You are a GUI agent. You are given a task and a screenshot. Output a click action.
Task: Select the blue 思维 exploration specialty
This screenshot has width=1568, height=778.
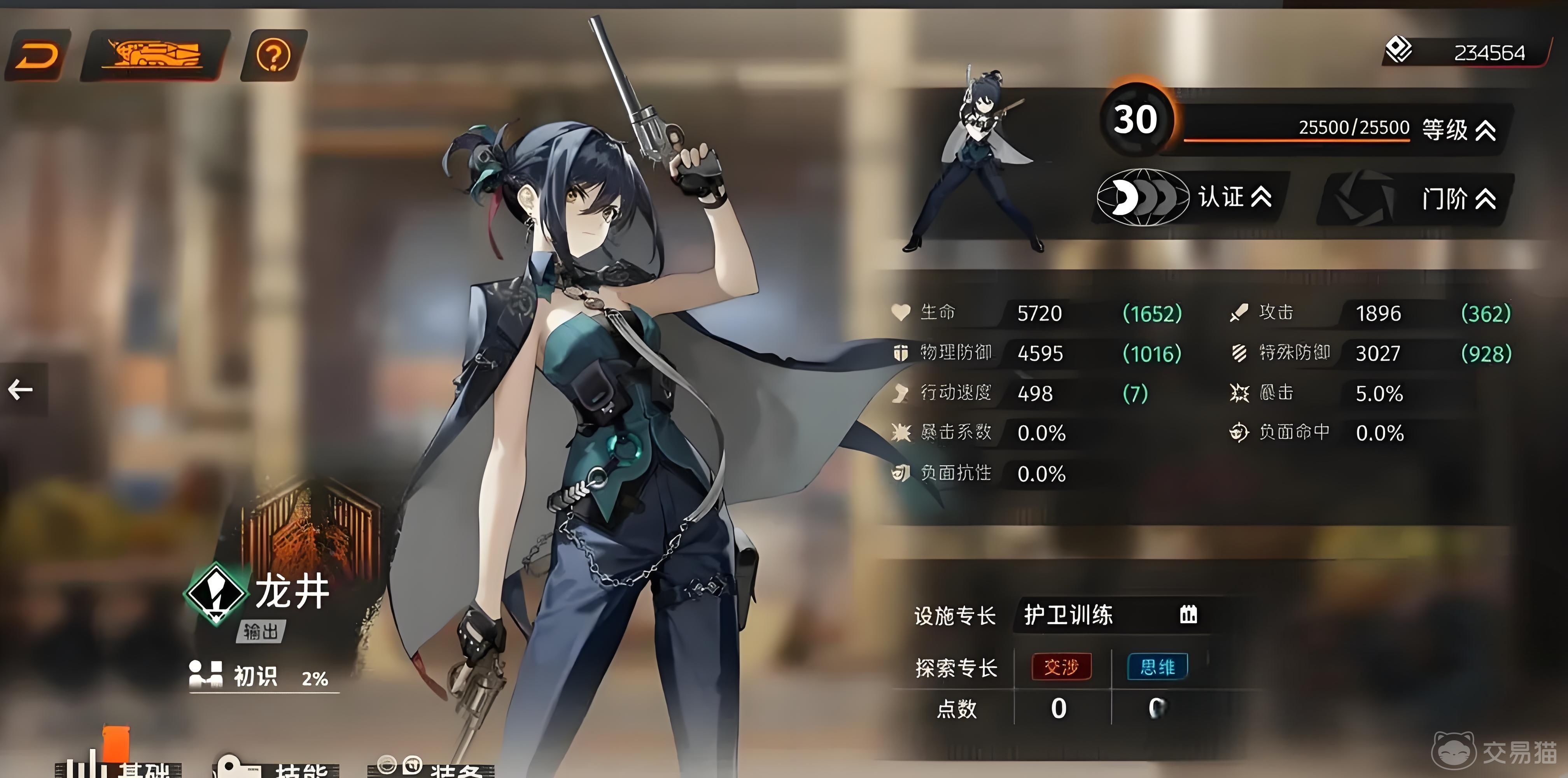[1157, 667]
